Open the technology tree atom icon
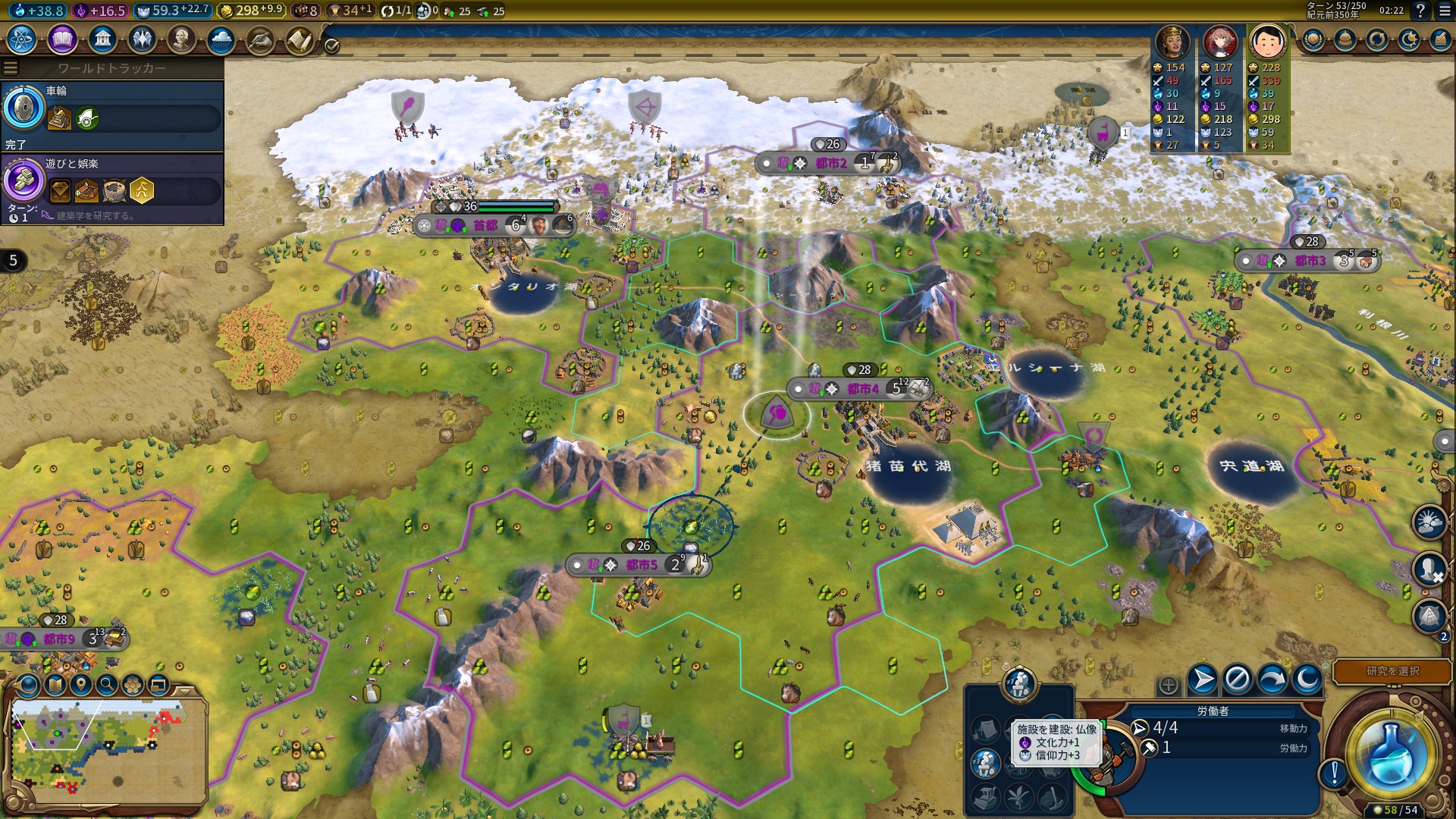 (21, 39)
